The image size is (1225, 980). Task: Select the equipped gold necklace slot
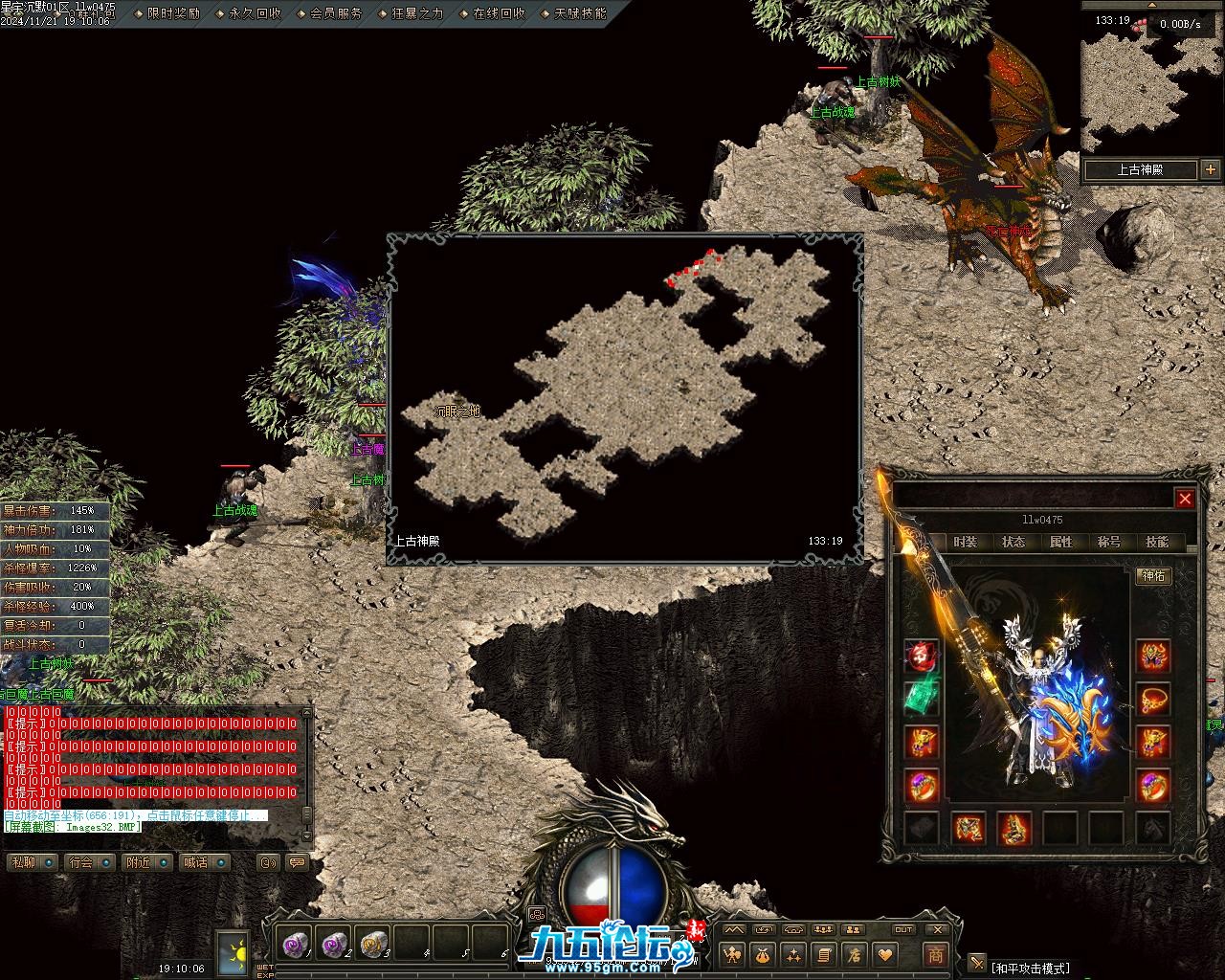point(1153,700)
